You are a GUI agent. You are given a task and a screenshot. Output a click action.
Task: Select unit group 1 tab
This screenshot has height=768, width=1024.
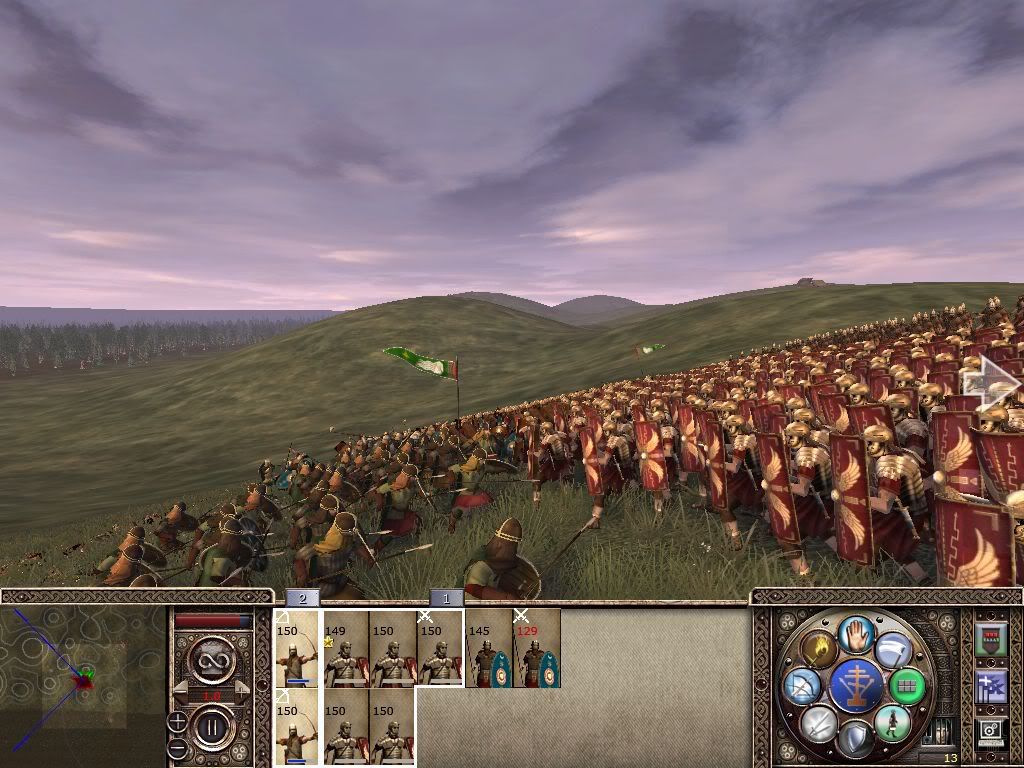click(447, 598)
